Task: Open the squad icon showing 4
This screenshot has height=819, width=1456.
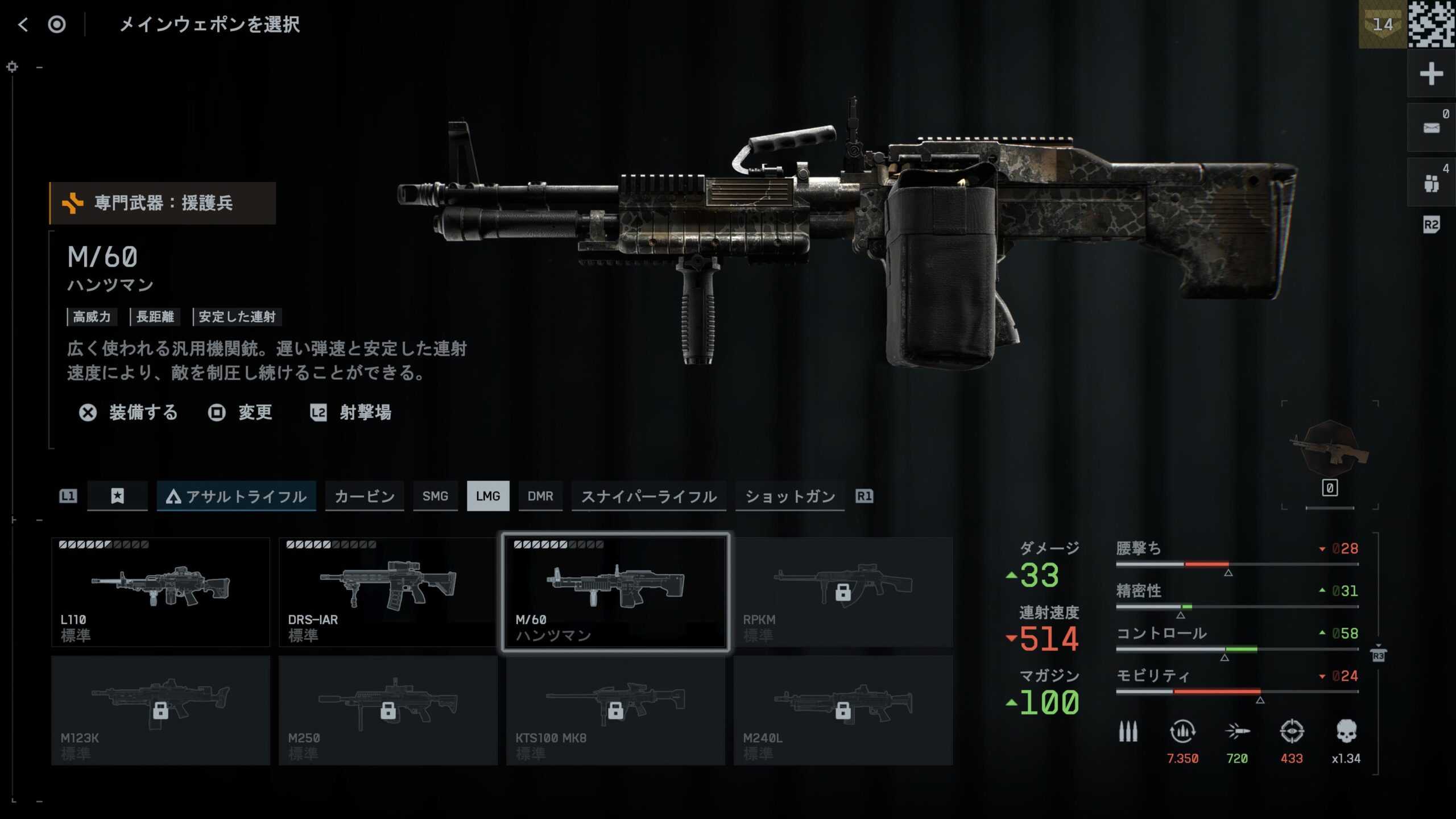Action: tap(1431, 183)
